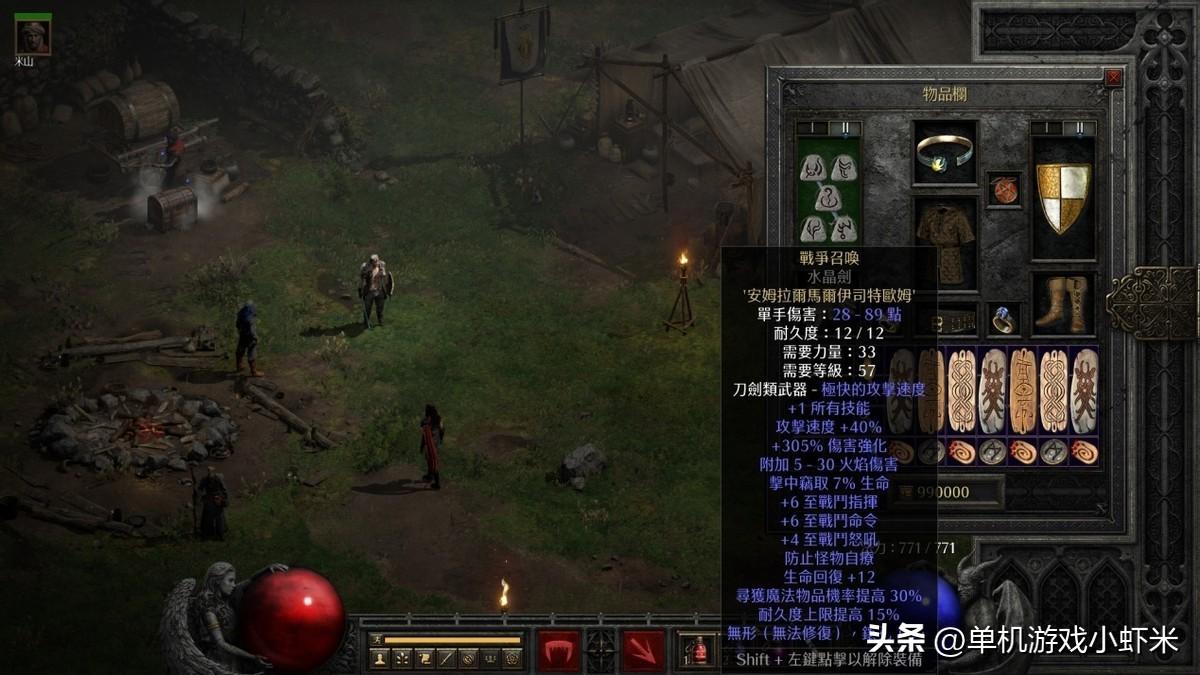This screenshot has width=1200, height=675.
Task: Open the character screen from the bust icon
Action: pyautogui.click(x=380, y=658)
